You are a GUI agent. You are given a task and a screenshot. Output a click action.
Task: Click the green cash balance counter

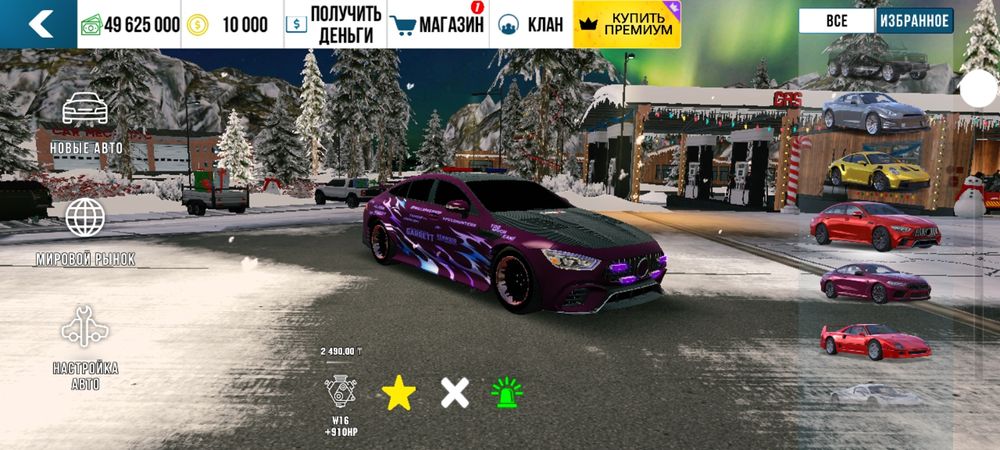pos(130,24)
